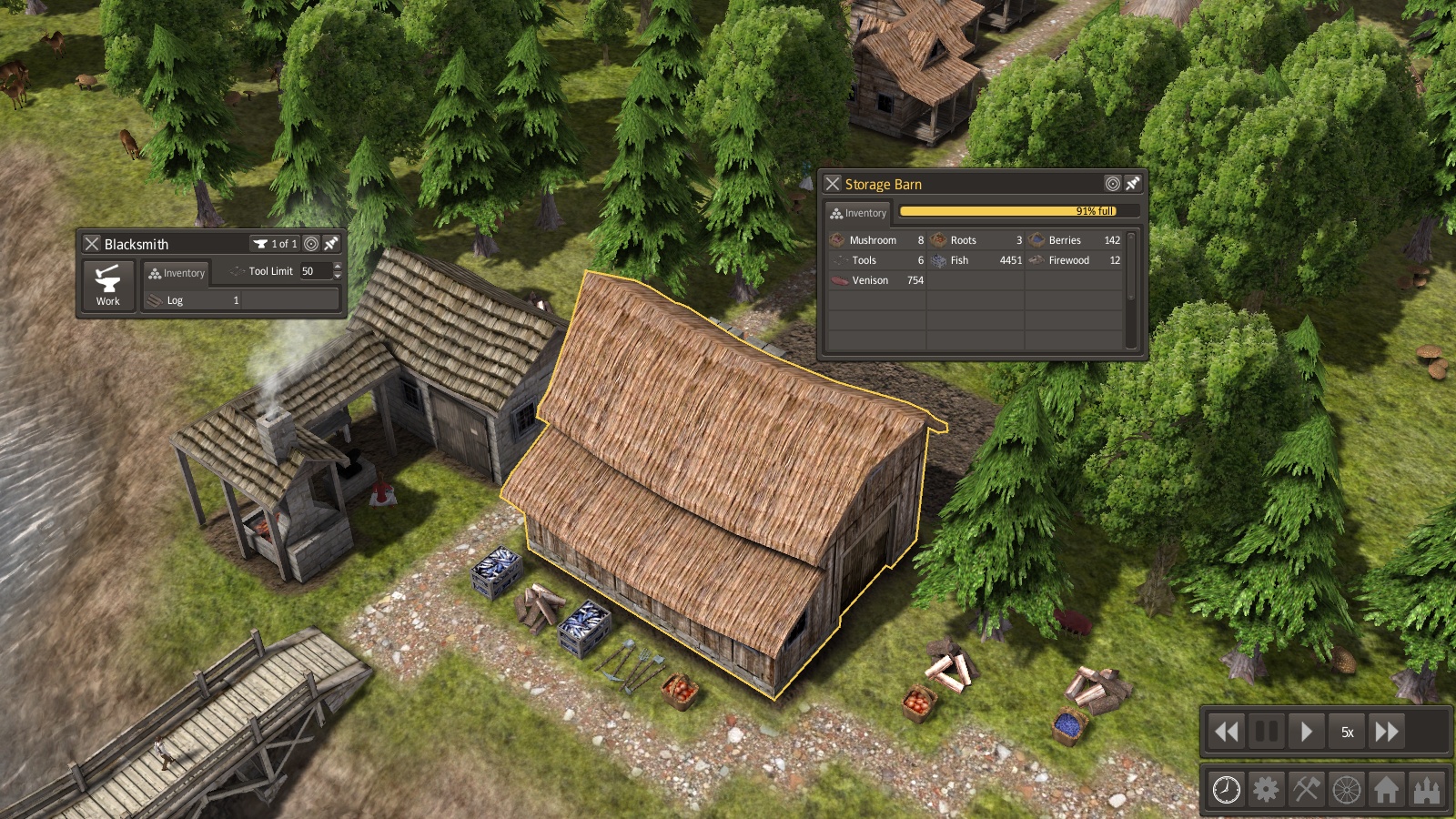The width and height of the screenshot is (1456, 819).
Task: Click the Blacksmith worker count button
Action: 275,244
